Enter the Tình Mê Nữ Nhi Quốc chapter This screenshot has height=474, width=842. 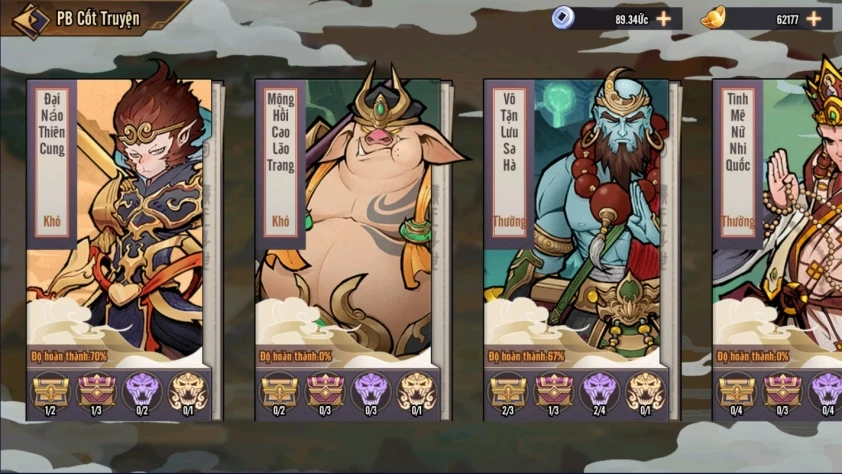tap(780, 220)
